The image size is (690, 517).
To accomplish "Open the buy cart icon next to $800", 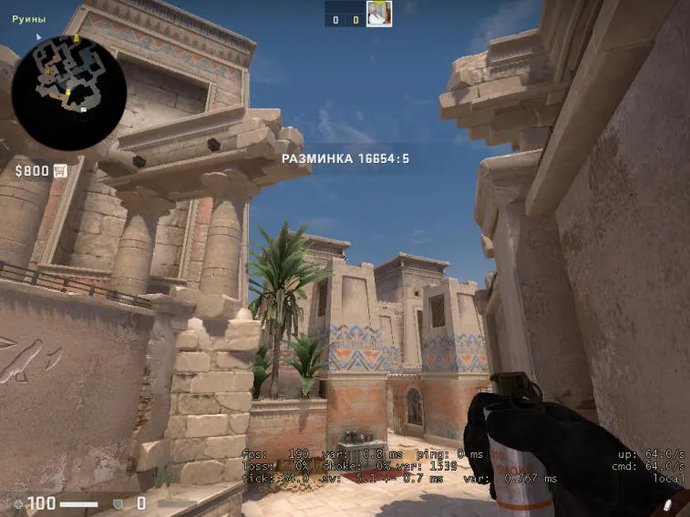I will click(x=60, y=171).
